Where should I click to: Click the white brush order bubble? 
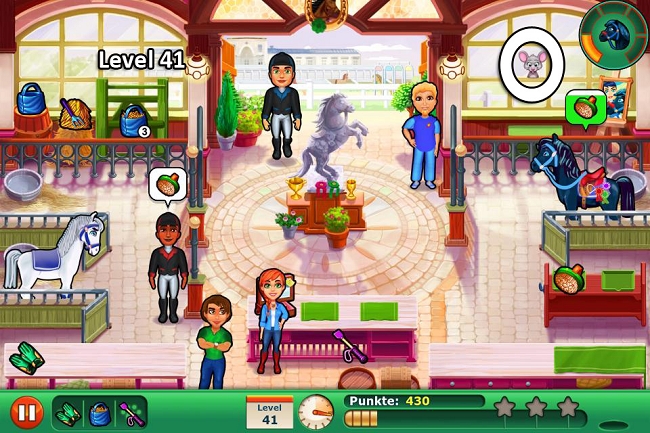click(x=168, y=184)
